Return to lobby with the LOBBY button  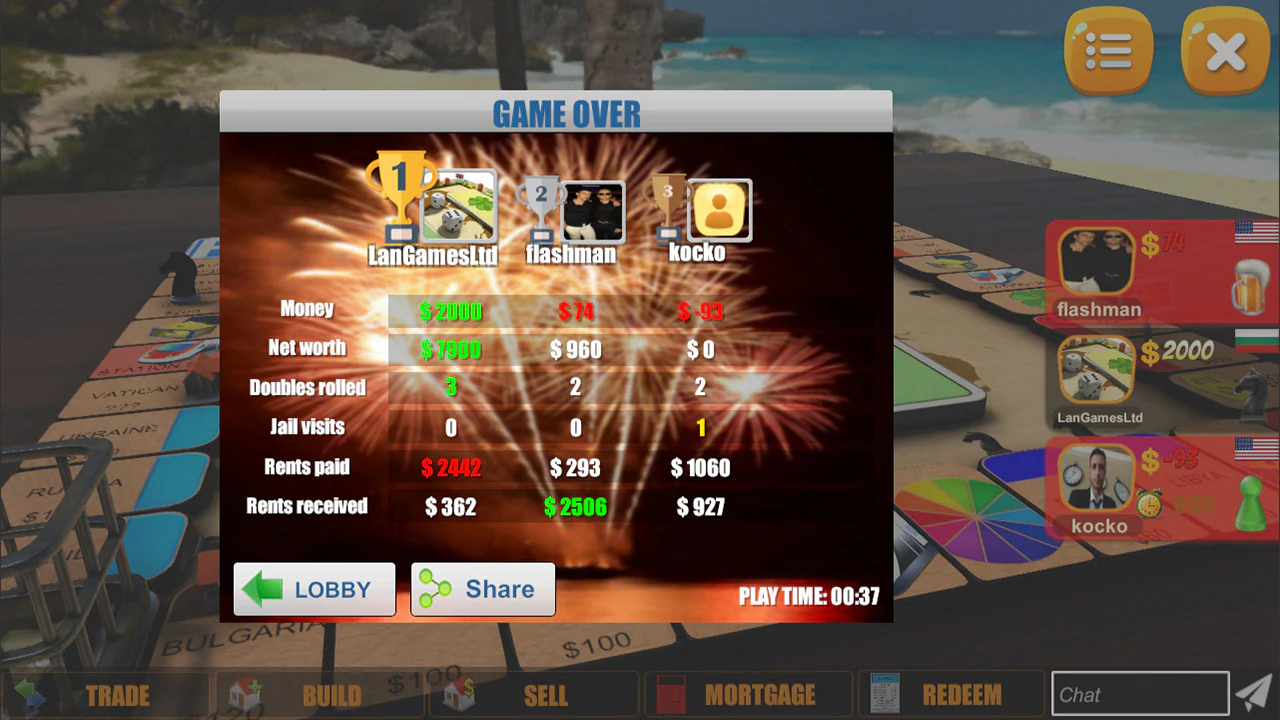(313, 589)
